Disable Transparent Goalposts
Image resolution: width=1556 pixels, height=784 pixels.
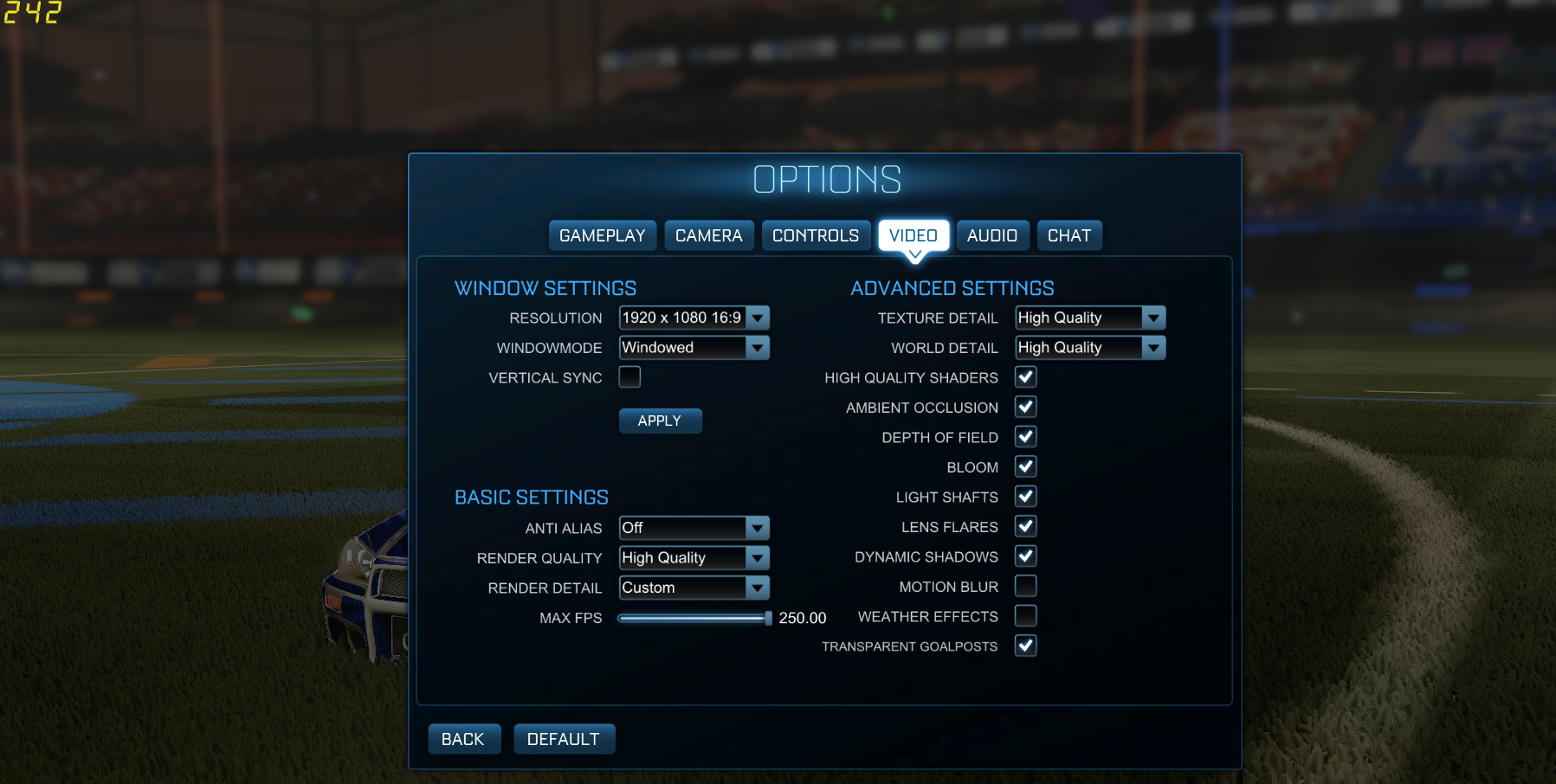click(x=1025, y=646)
